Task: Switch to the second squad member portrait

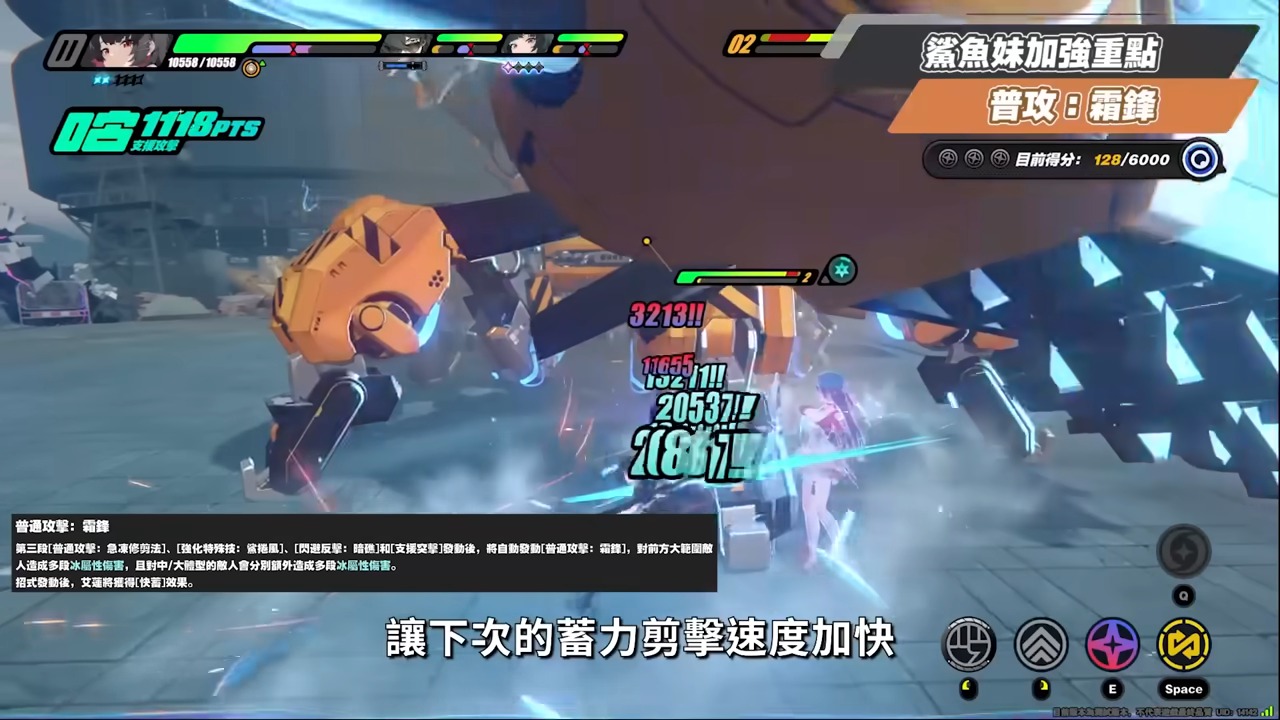Action: tap(404, 44)
